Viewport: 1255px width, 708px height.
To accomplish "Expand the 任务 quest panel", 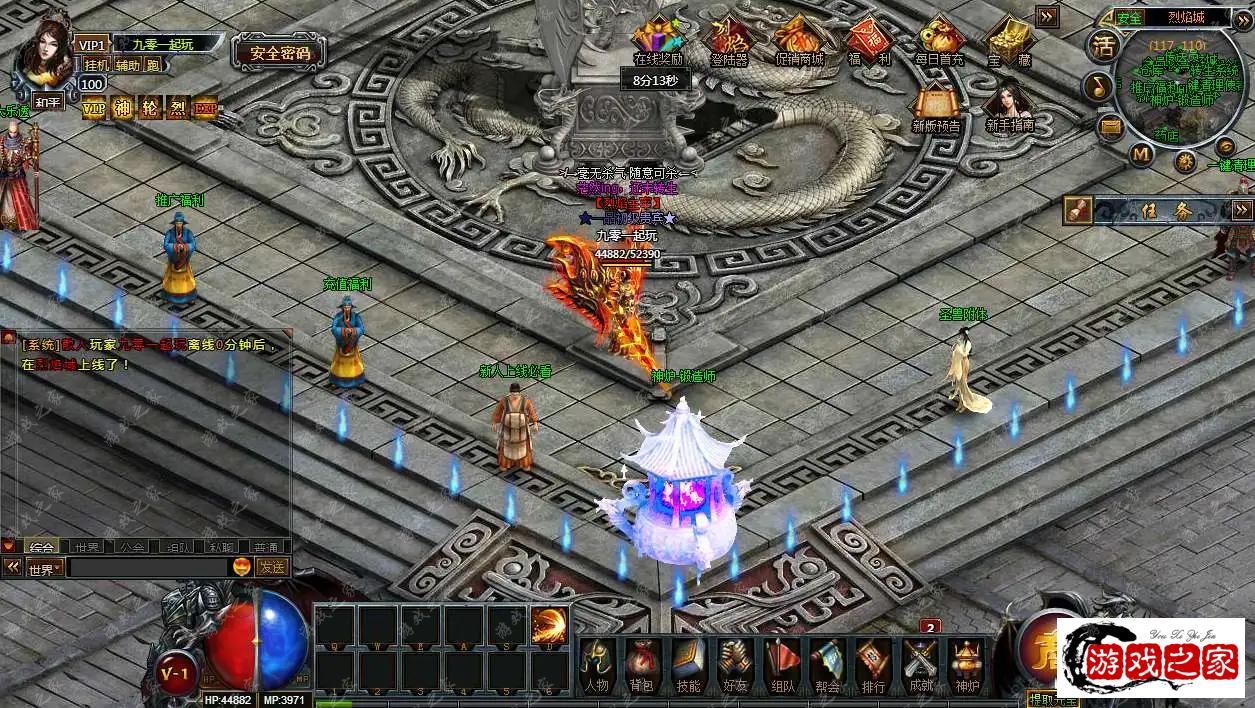I will (1241, 209).
